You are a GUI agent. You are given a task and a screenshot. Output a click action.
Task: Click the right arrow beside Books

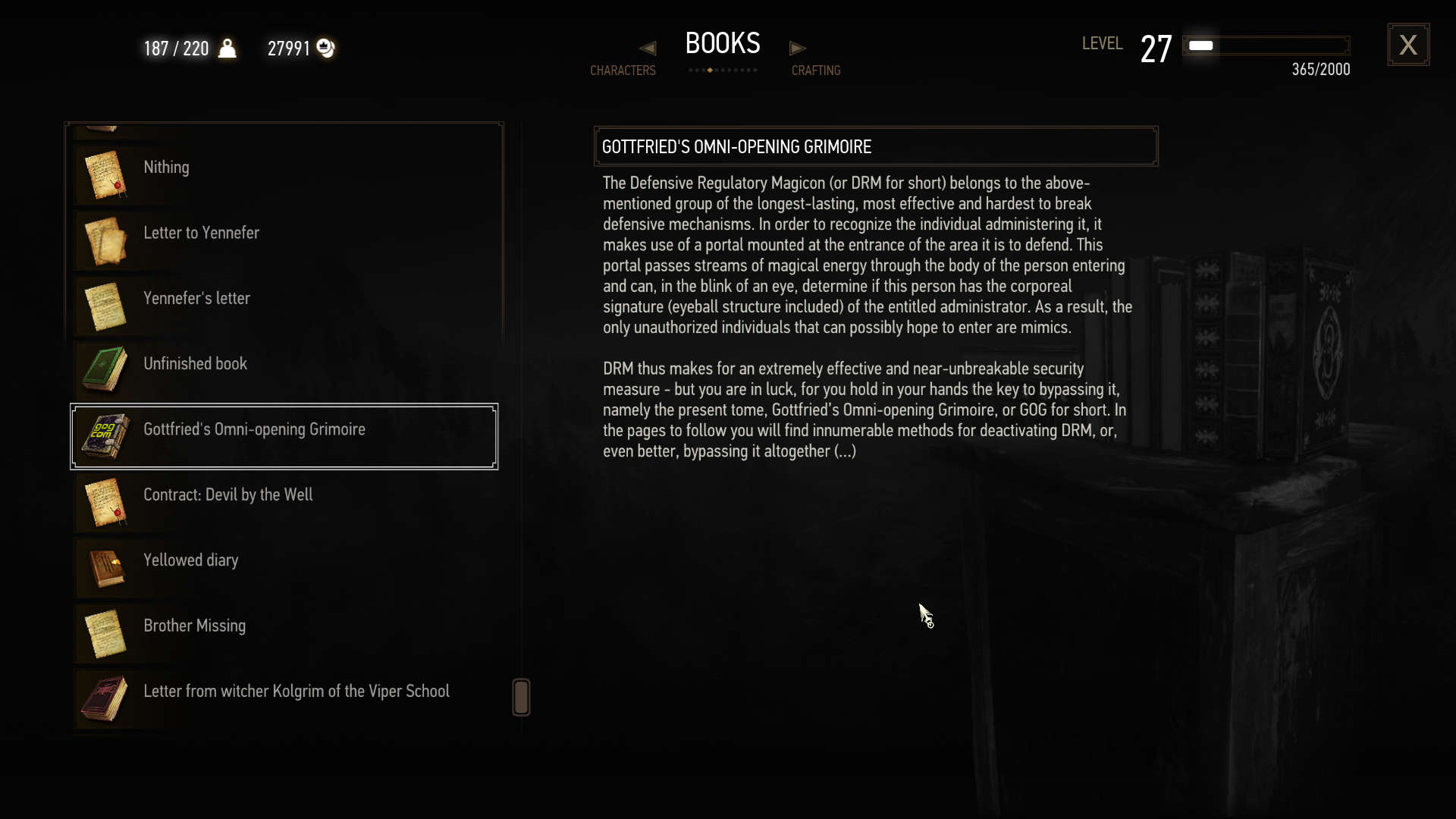coord(797,49)
